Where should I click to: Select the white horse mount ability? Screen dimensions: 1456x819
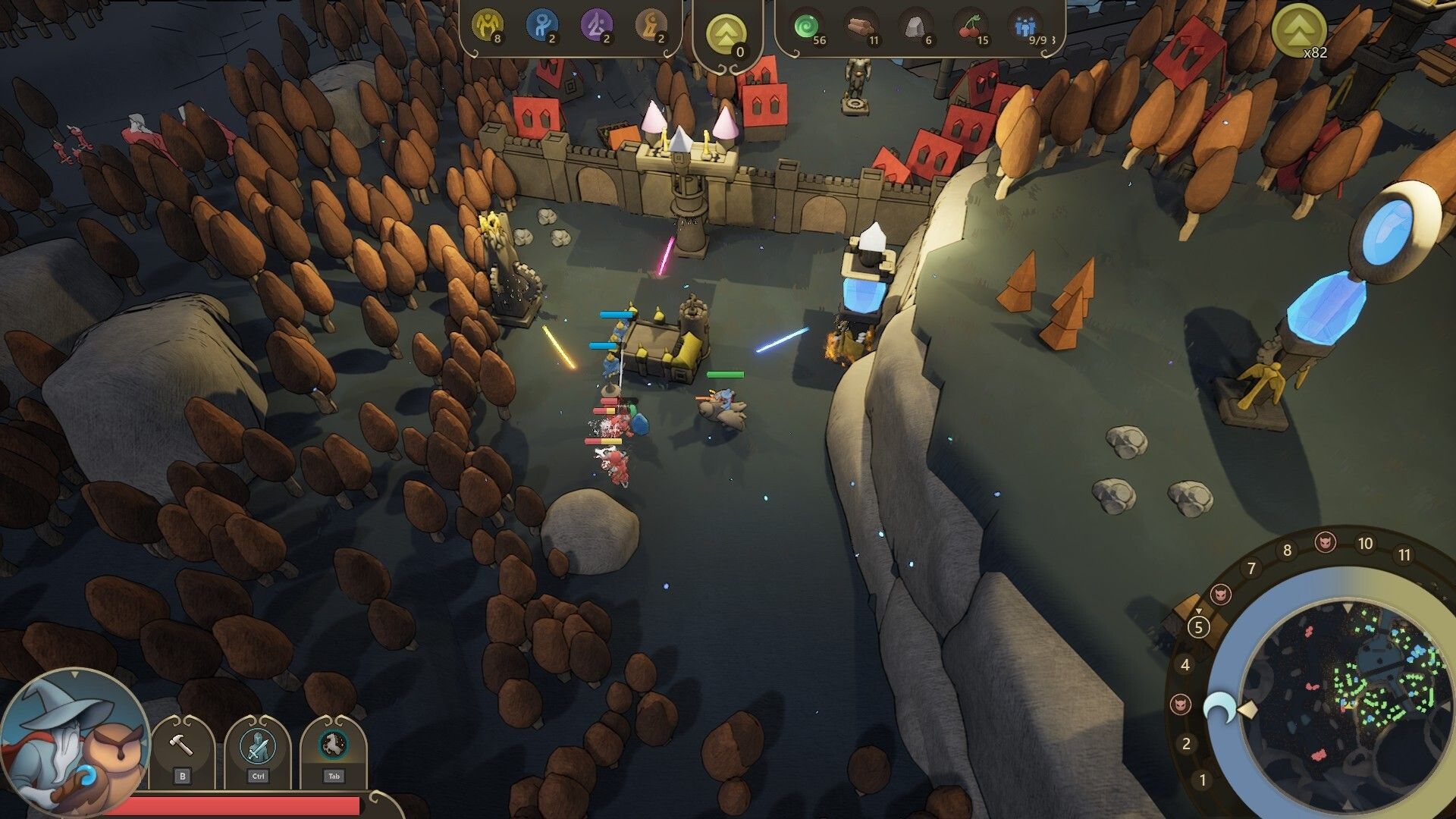334,747
